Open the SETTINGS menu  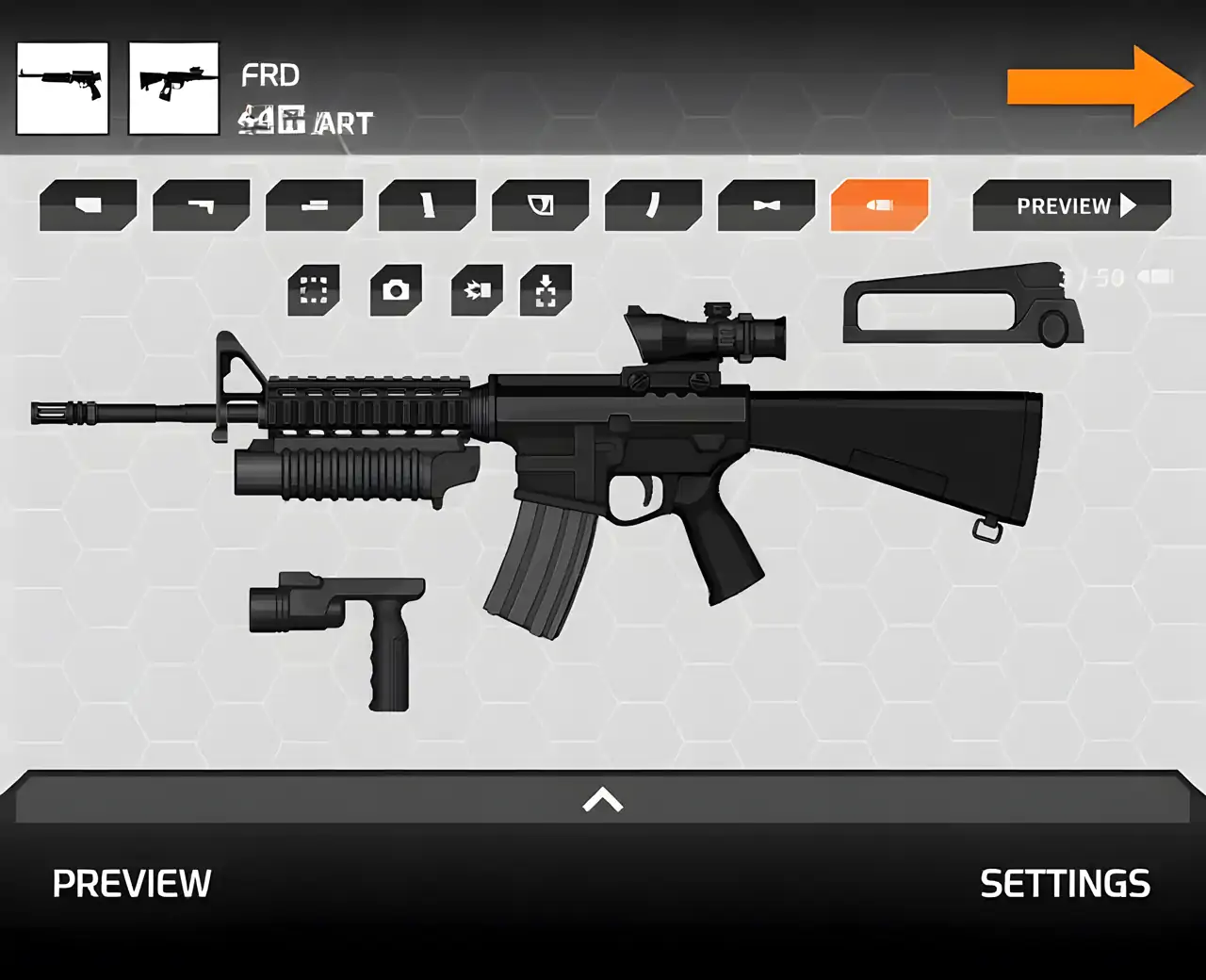click(x=1065, y=884)
